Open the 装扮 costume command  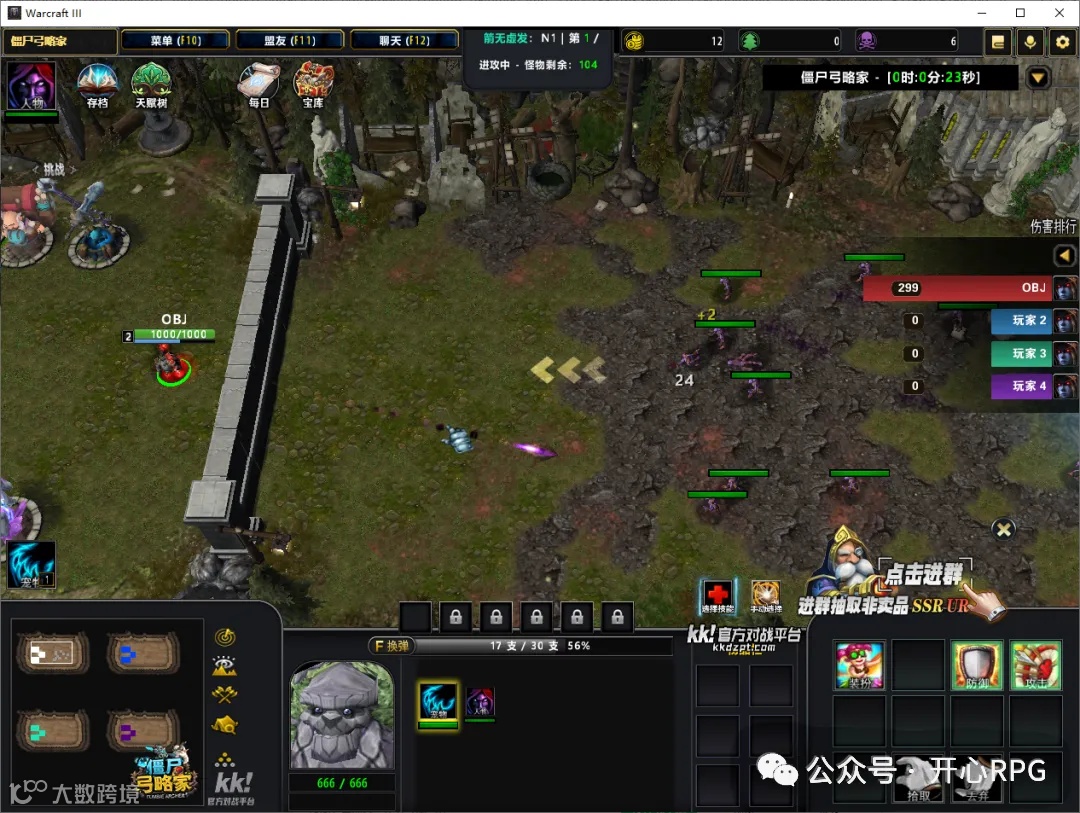click(x=859, y=666)
